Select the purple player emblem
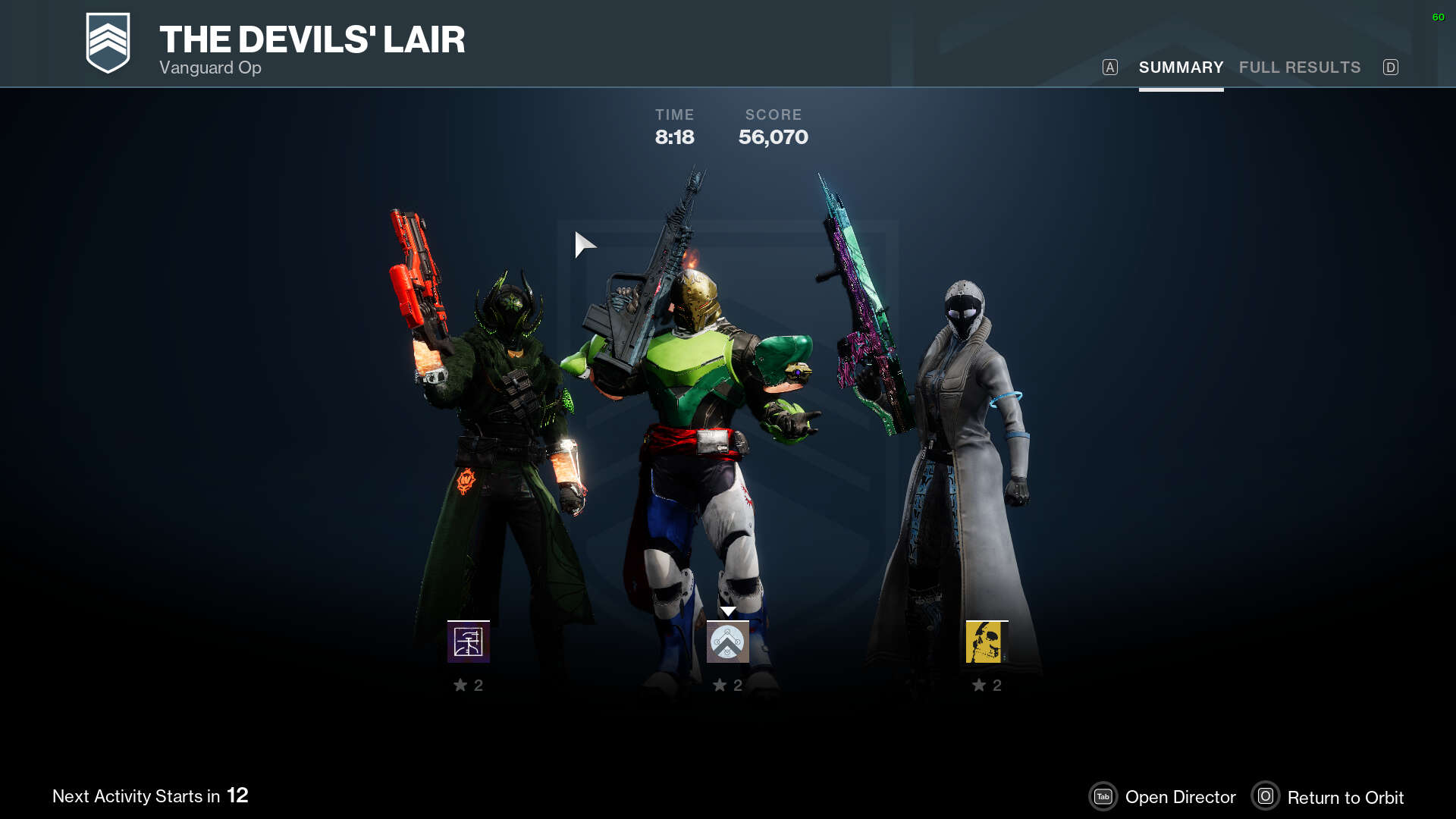The width and height of the screenshot is (1456, 819). click(x=467, y=642)
